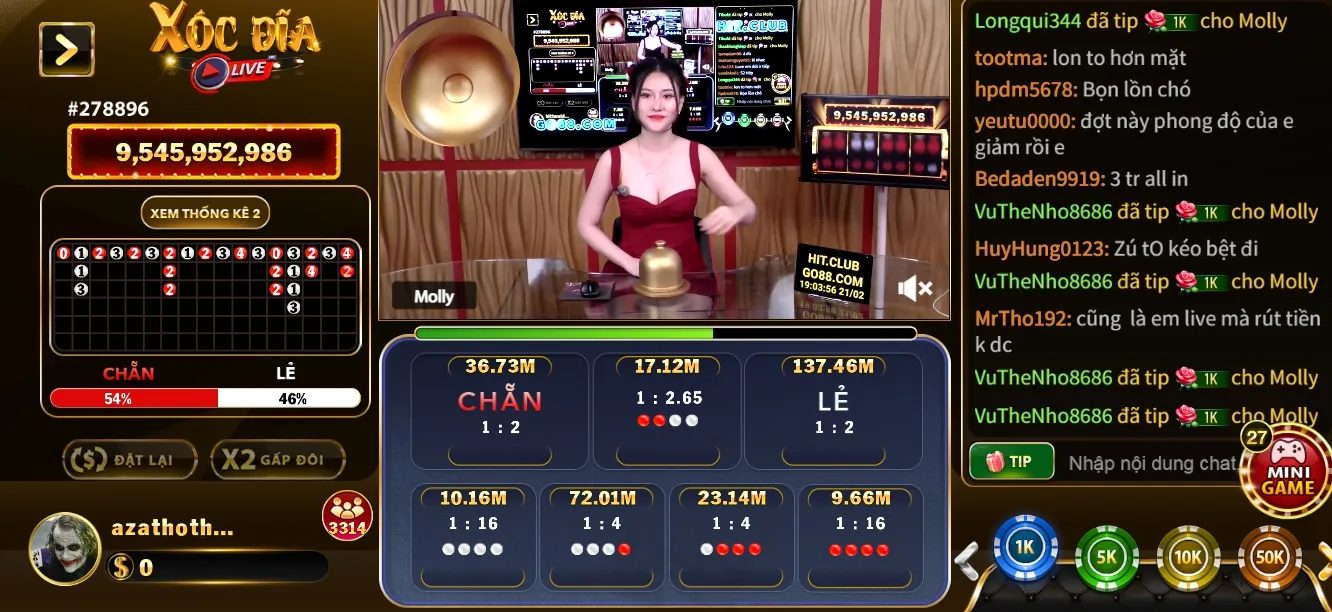Viewport: 1332px width, 612px height.
Task: Send a tip with the TIP button
Action: pos(1011,462)
